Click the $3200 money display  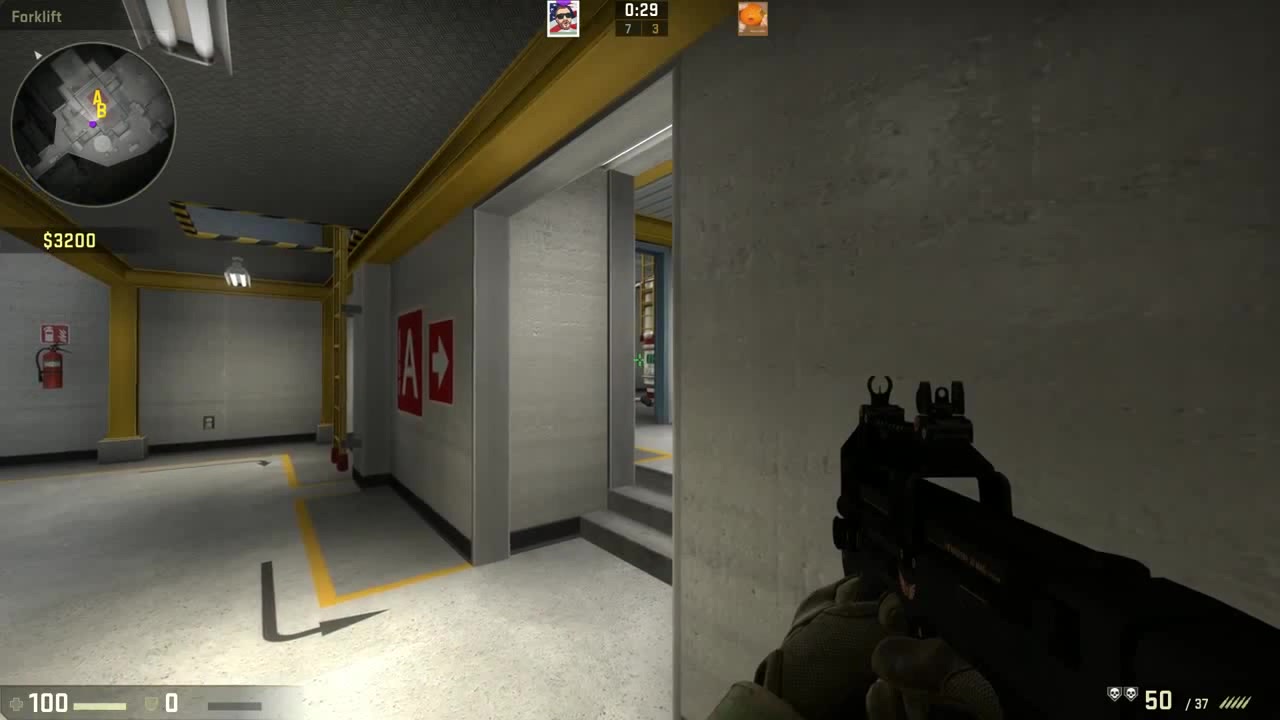[68, 240]
